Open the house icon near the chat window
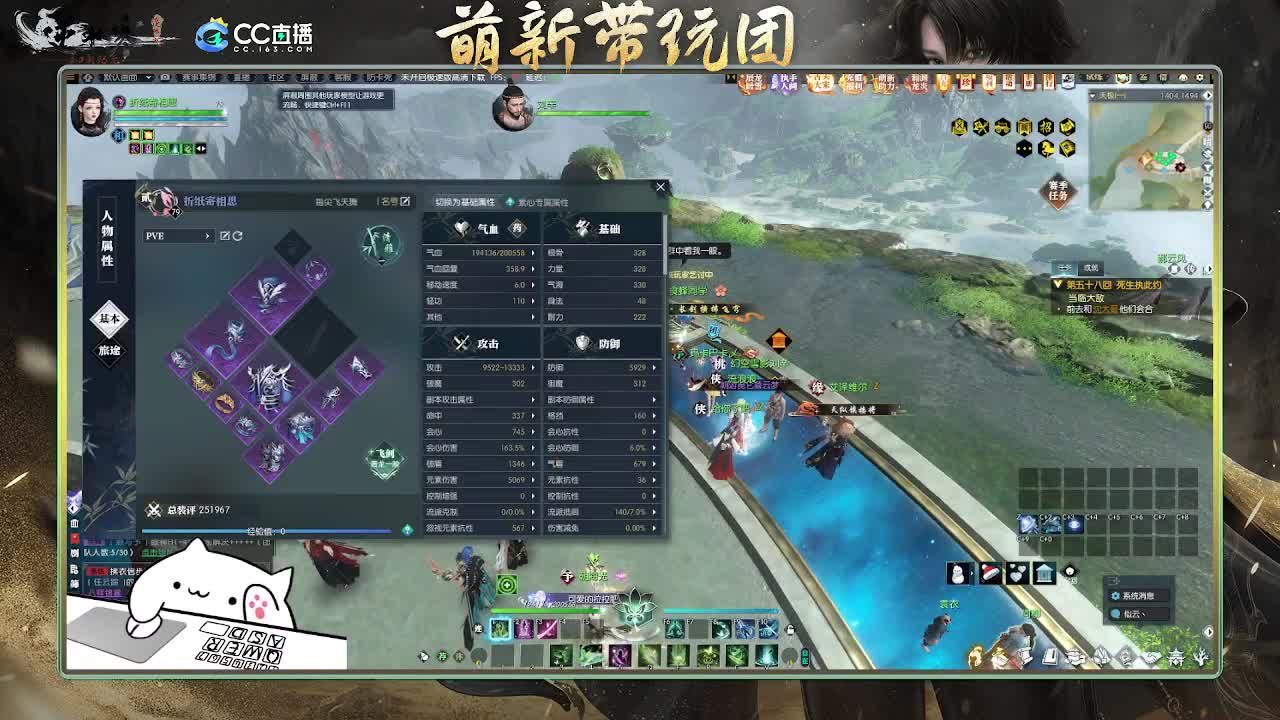1280x720 pixels. point(1043,572)
